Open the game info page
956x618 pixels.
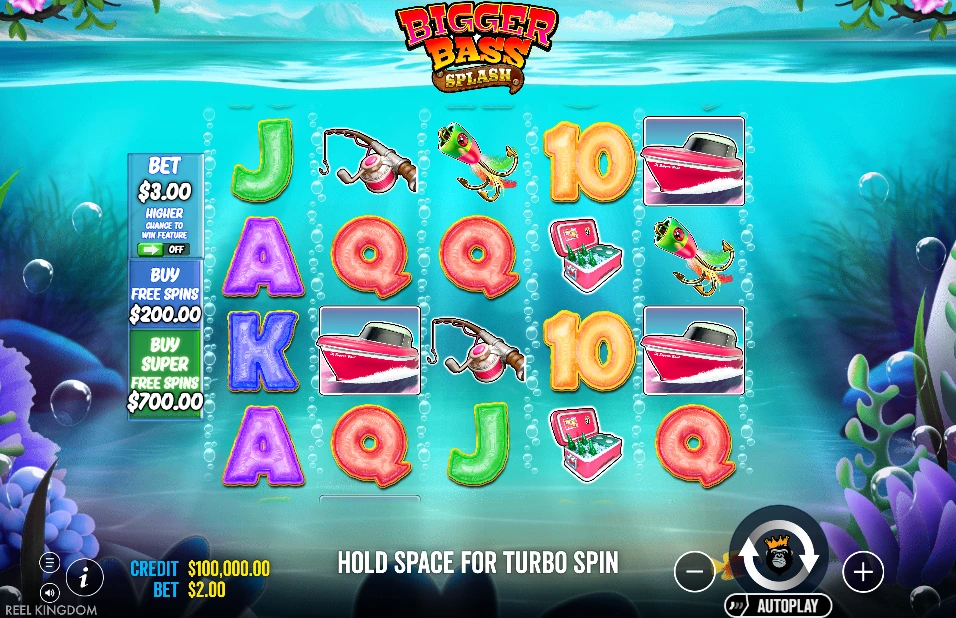pos(86,576)
